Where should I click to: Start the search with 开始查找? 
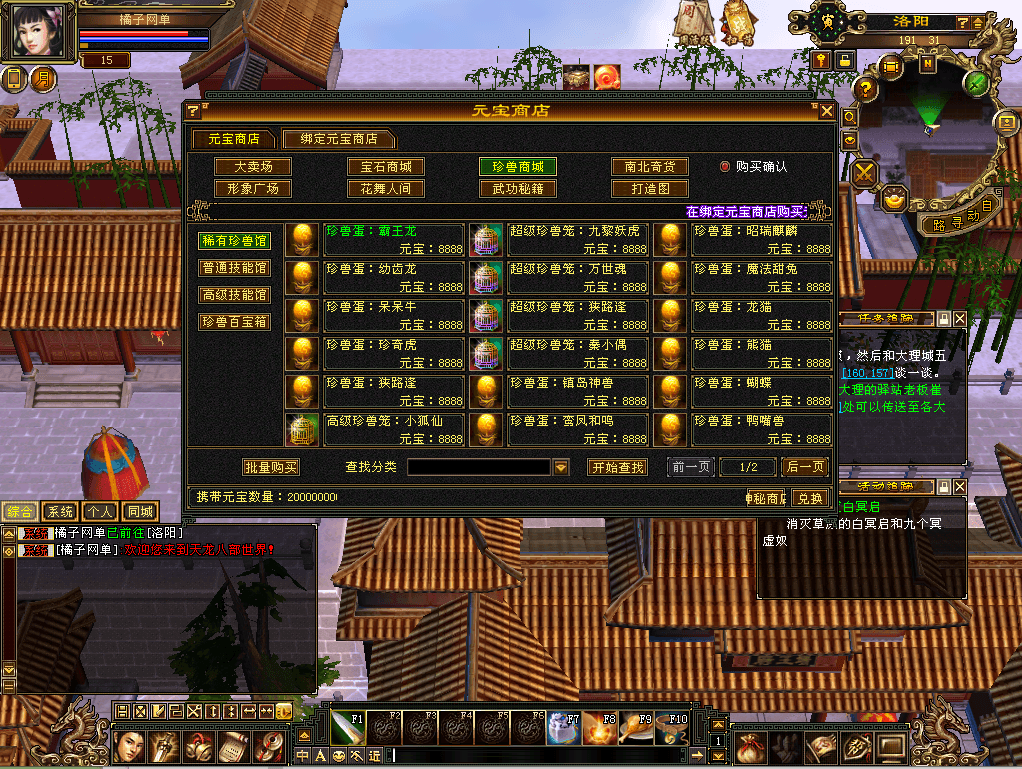617,467
